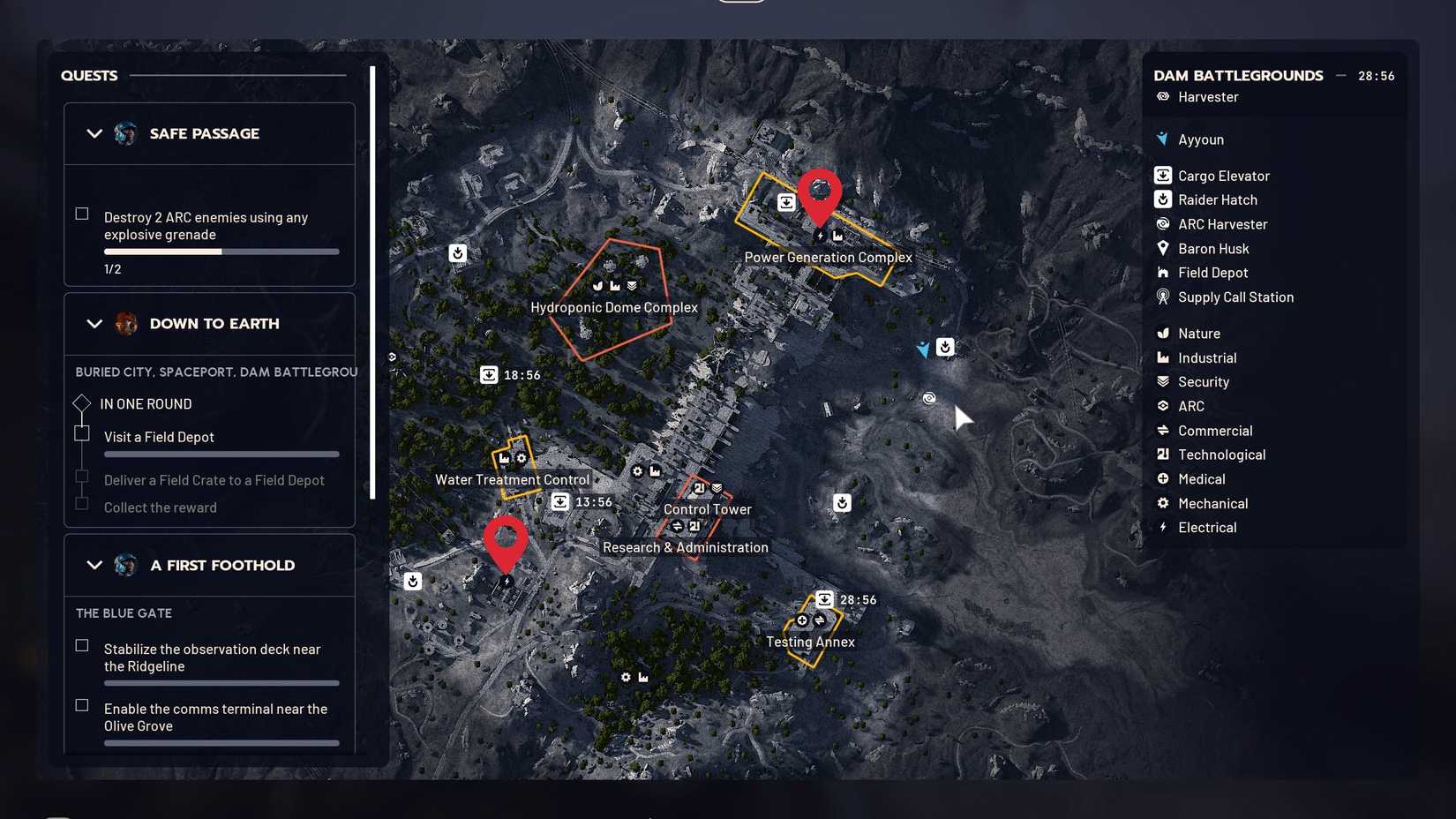
Task: Select the Raider Hatch legend icon
Action: click(x=1162, y=199)
